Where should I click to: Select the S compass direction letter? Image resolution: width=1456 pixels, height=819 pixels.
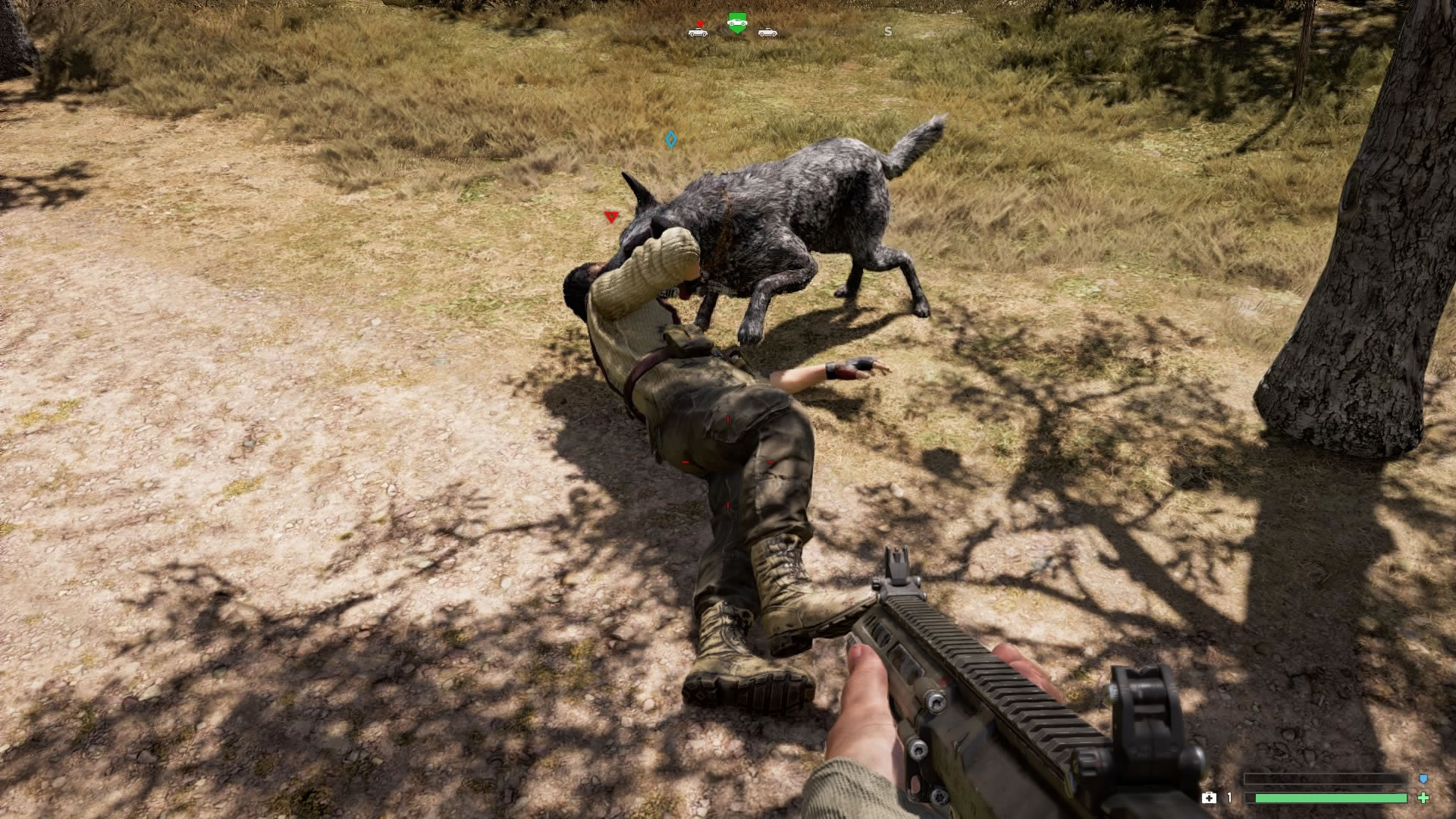[x=888, y=31]
